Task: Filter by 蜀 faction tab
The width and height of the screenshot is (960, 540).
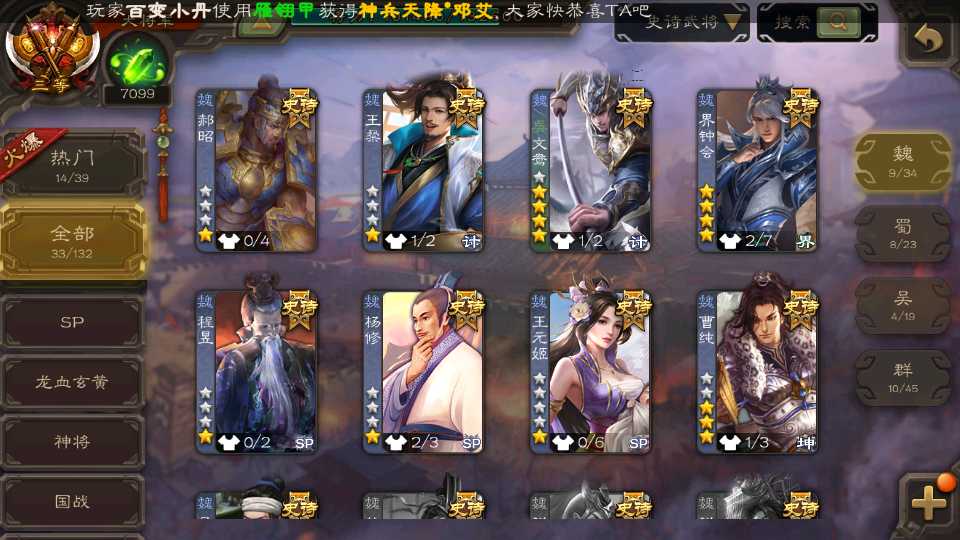Action: pos(902,233)
